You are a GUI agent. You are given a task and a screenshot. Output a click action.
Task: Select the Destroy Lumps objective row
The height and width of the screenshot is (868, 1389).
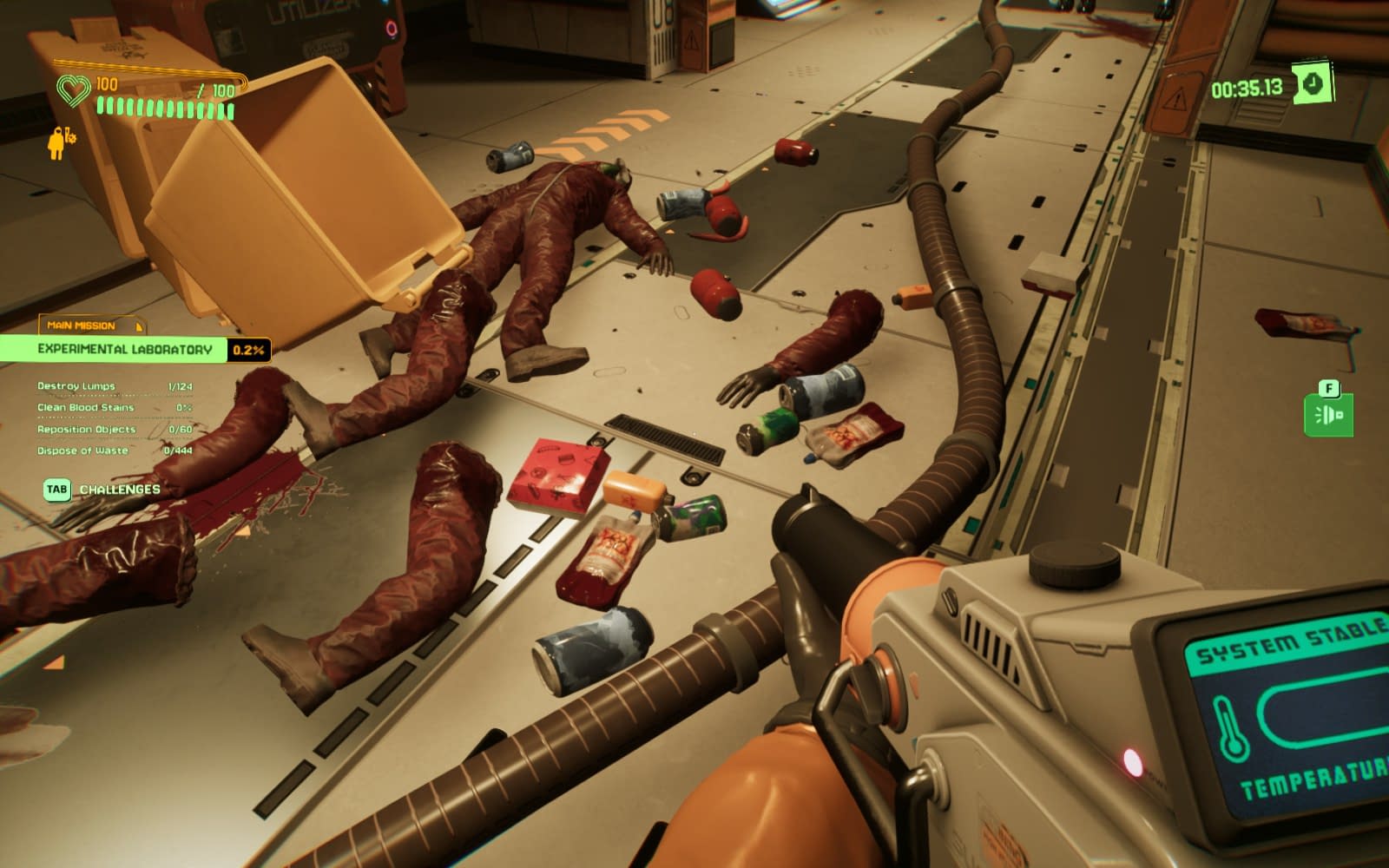pyautogui.click(x=115, y=386)
